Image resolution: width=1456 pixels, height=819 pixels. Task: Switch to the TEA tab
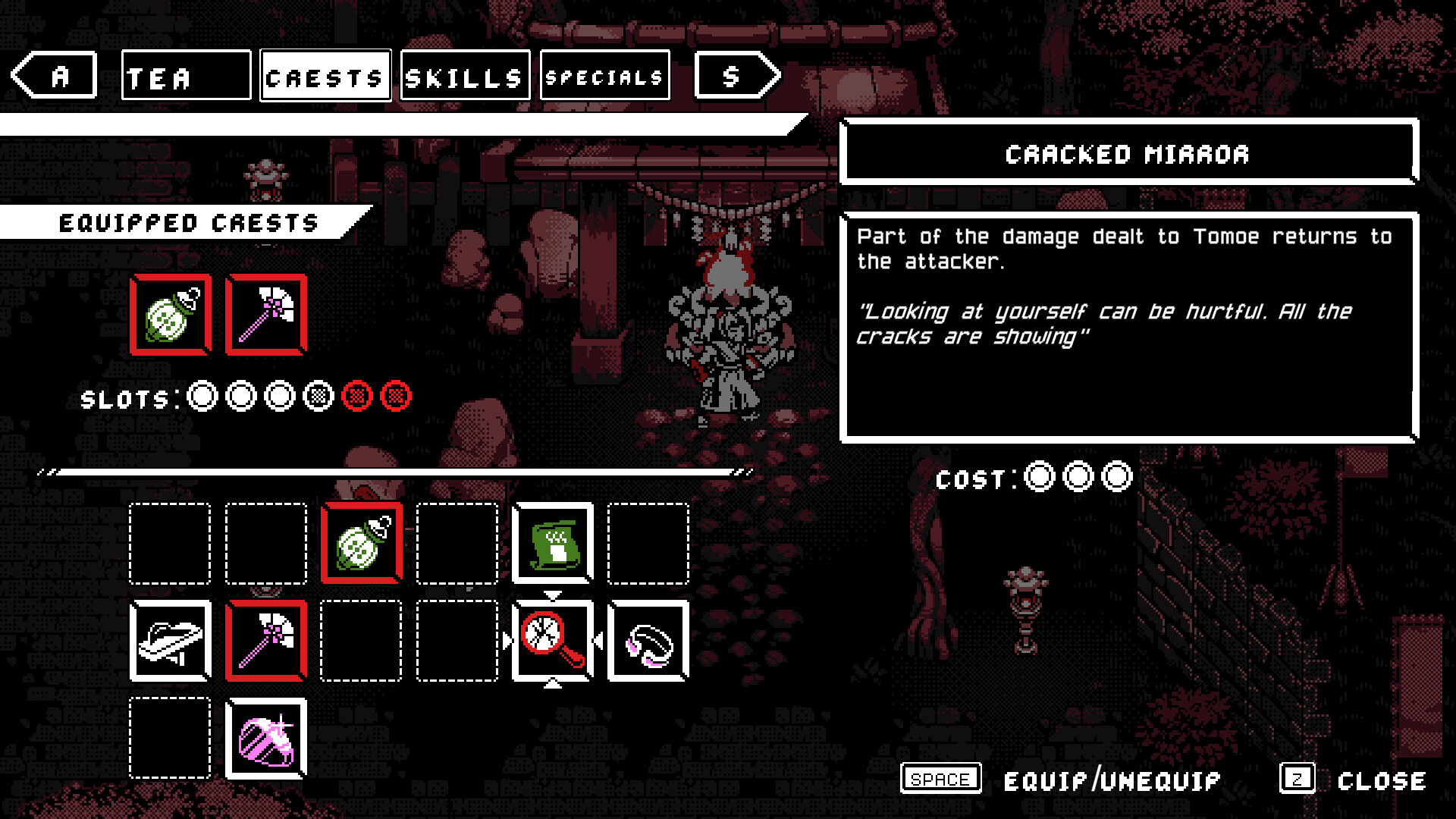click(186, 75)
